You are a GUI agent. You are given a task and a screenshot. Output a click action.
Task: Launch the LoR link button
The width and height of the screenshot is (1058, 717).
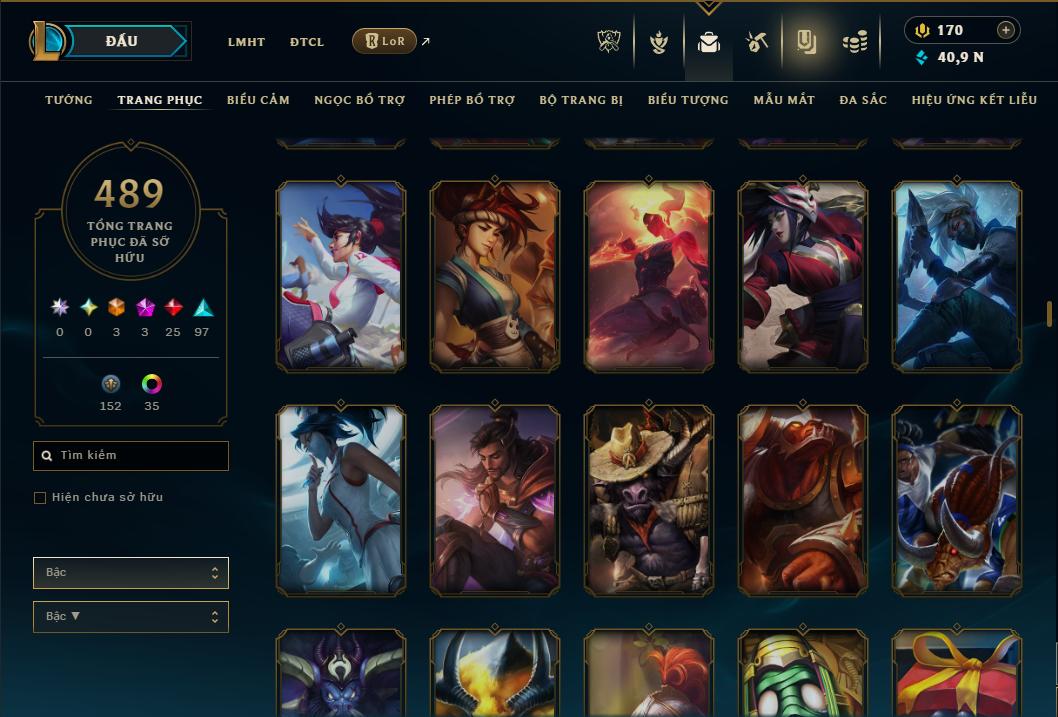pos(385,41)
